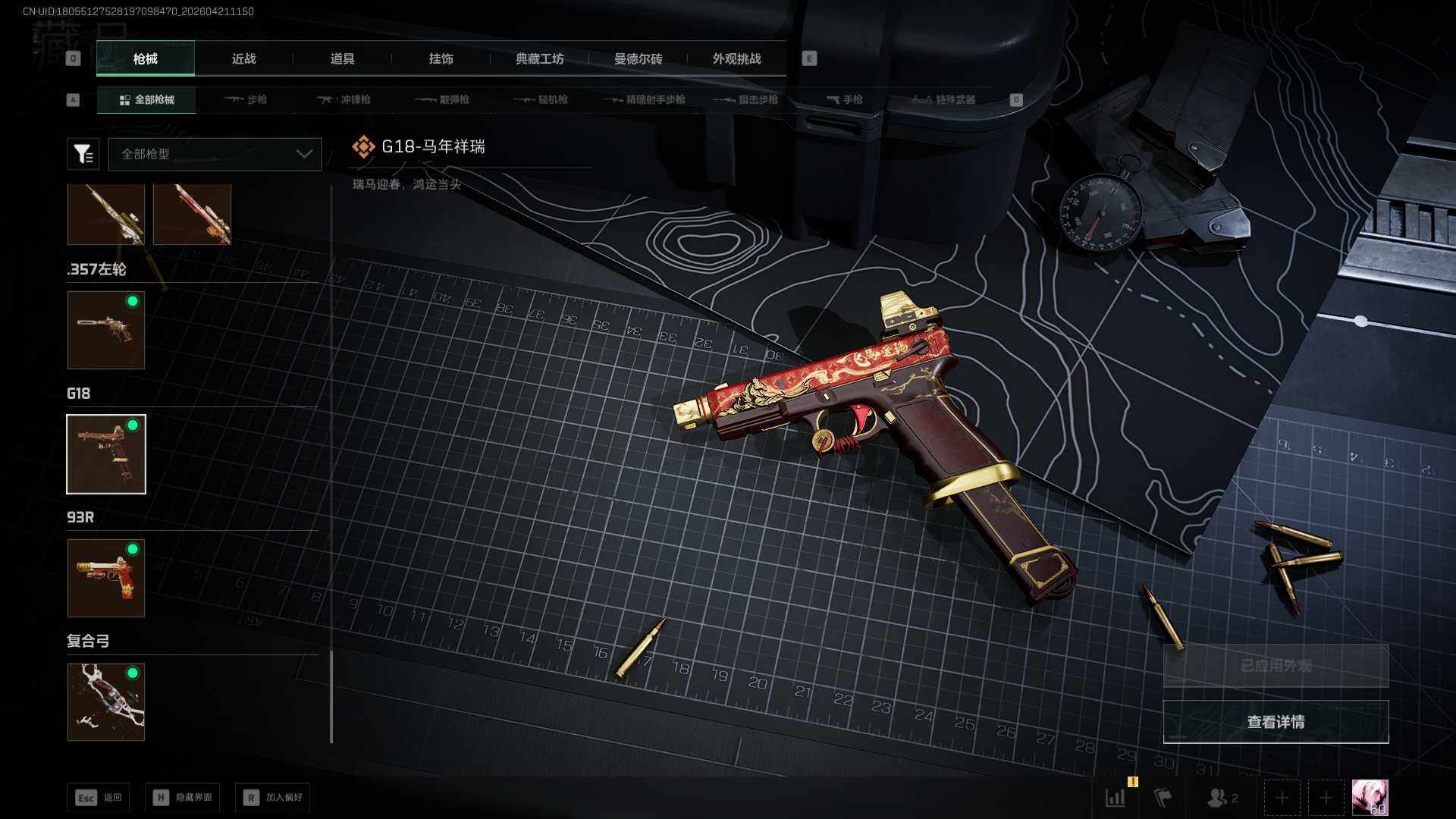1456x819 pixels.
Task: Pick the 复合弓 compound bow skin
Action: coord(106,702)
